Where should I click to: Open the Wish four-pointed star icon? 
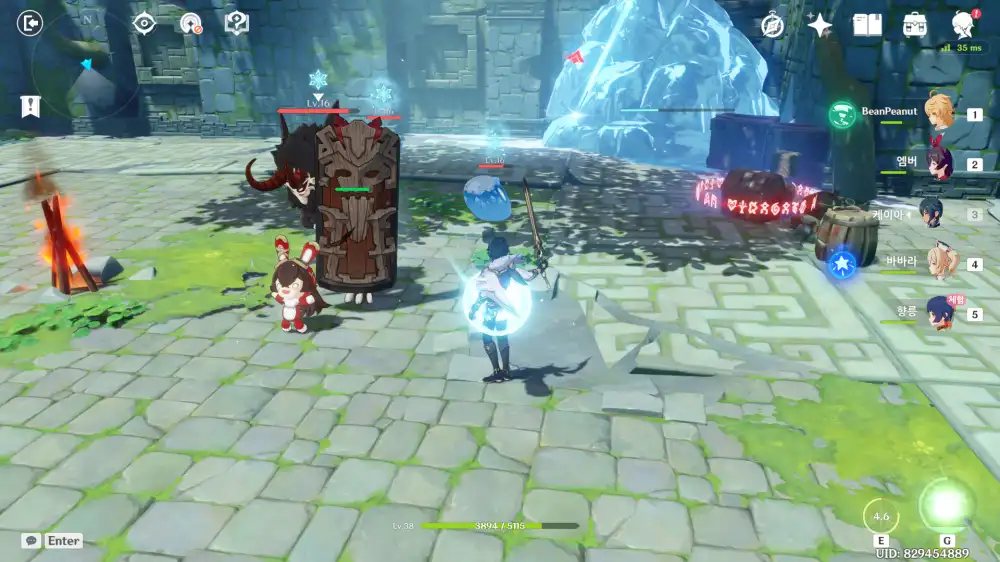click(820, 25)
